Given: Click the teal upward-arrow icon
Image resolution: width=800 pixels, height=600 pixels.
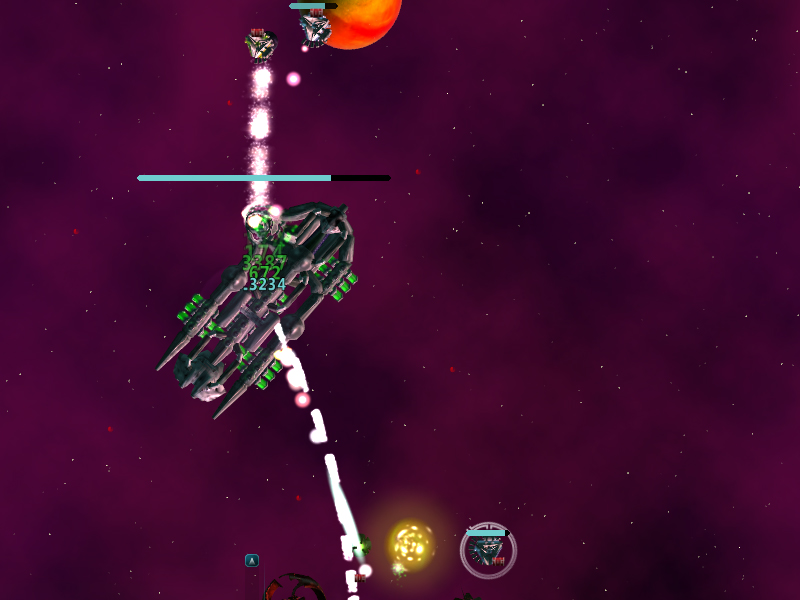Looking at the screenshot, I should coord(252,561).
